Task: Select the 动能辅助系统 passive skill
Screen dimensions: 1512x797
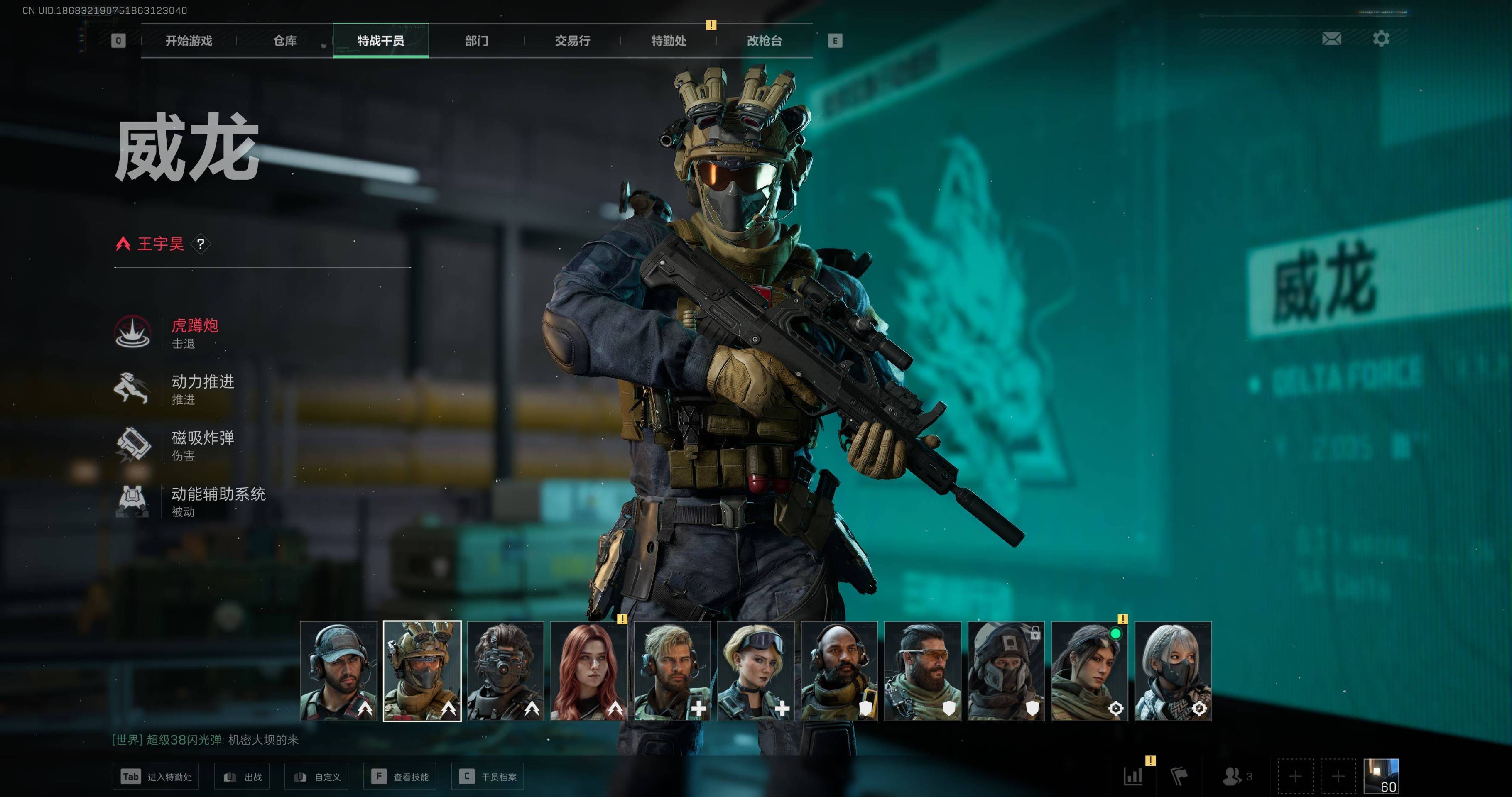Action: tap(218, 501)
